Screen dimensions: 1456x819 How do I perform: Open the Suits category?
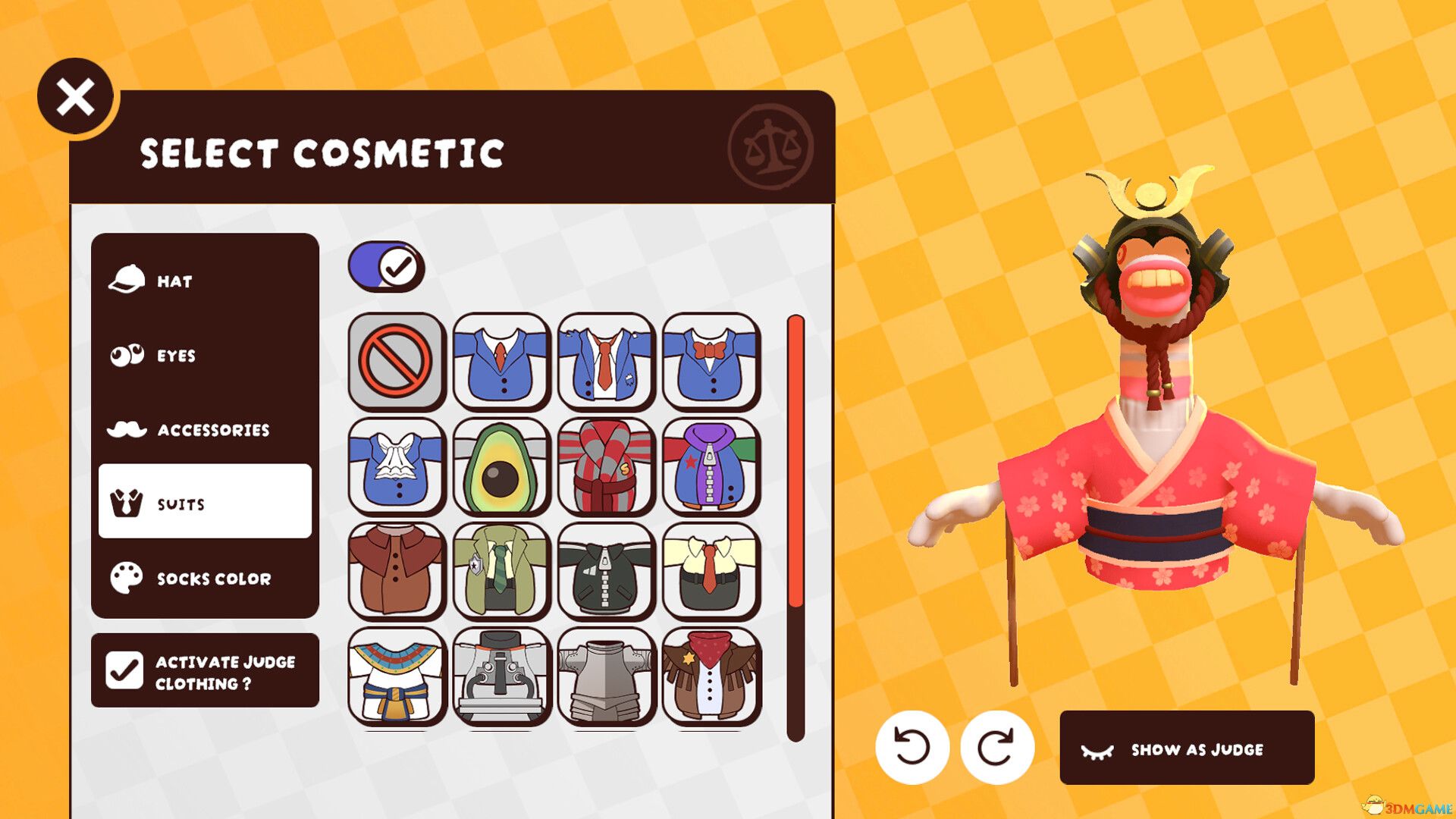[203, 504]
